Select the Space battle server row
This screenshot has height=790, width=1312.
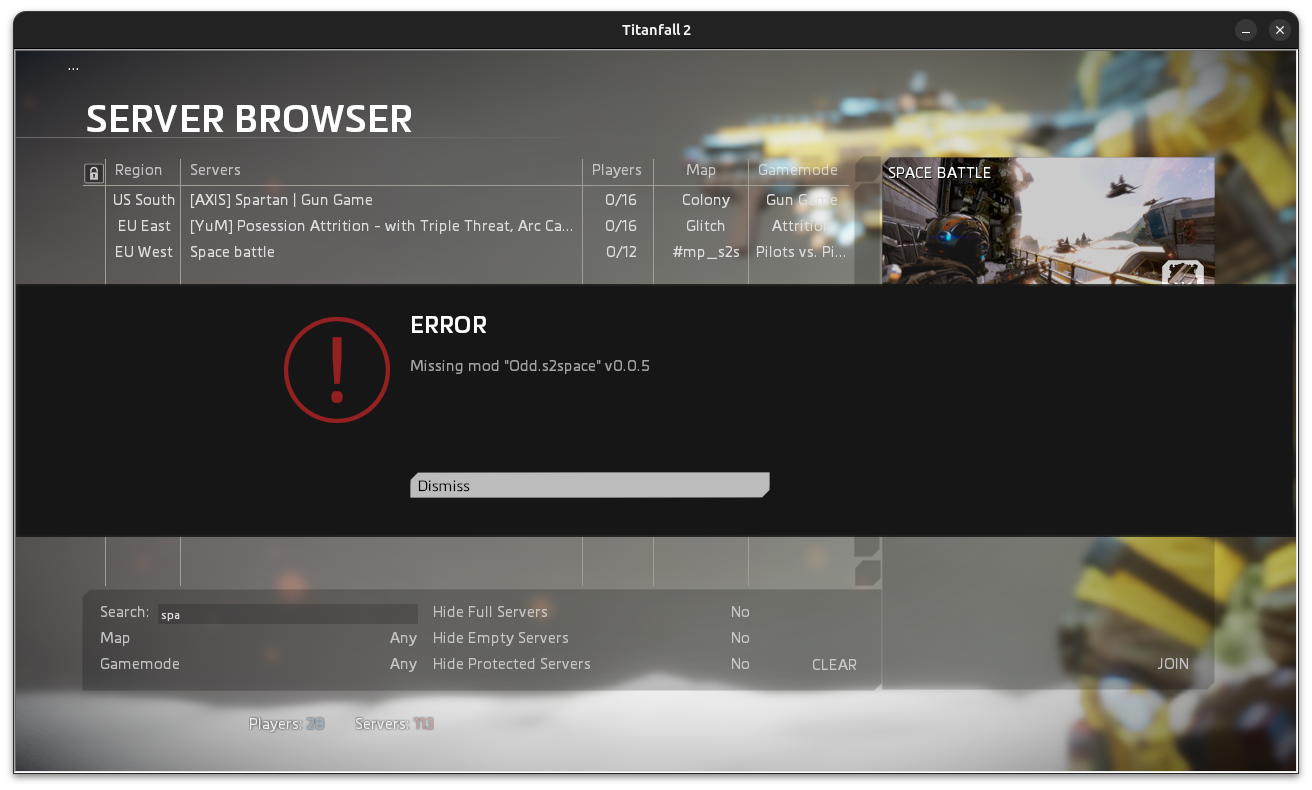380,252
